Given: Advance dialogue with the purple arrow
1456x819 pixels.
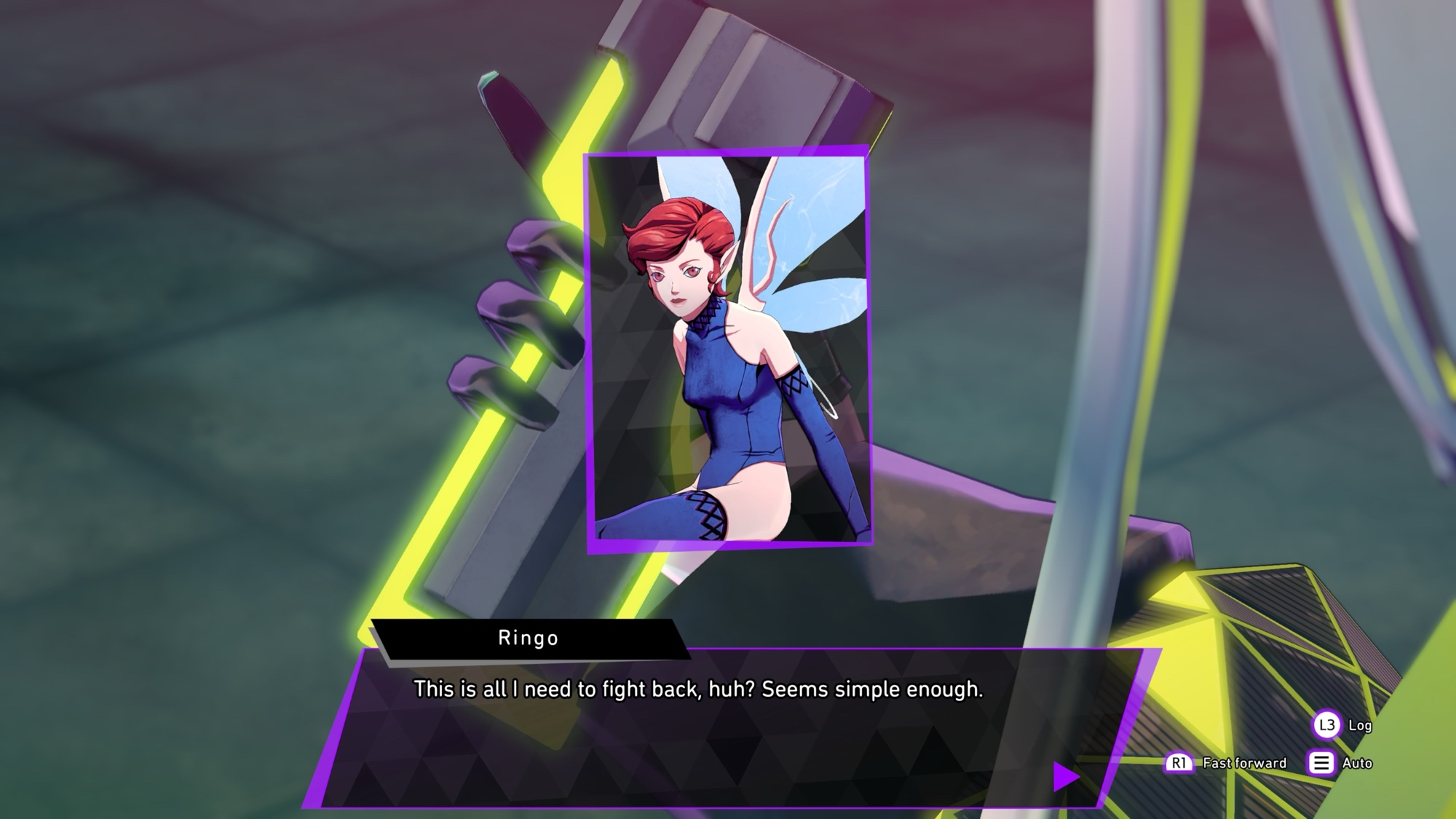Looking at the screenshot, I should point(1065,776).
